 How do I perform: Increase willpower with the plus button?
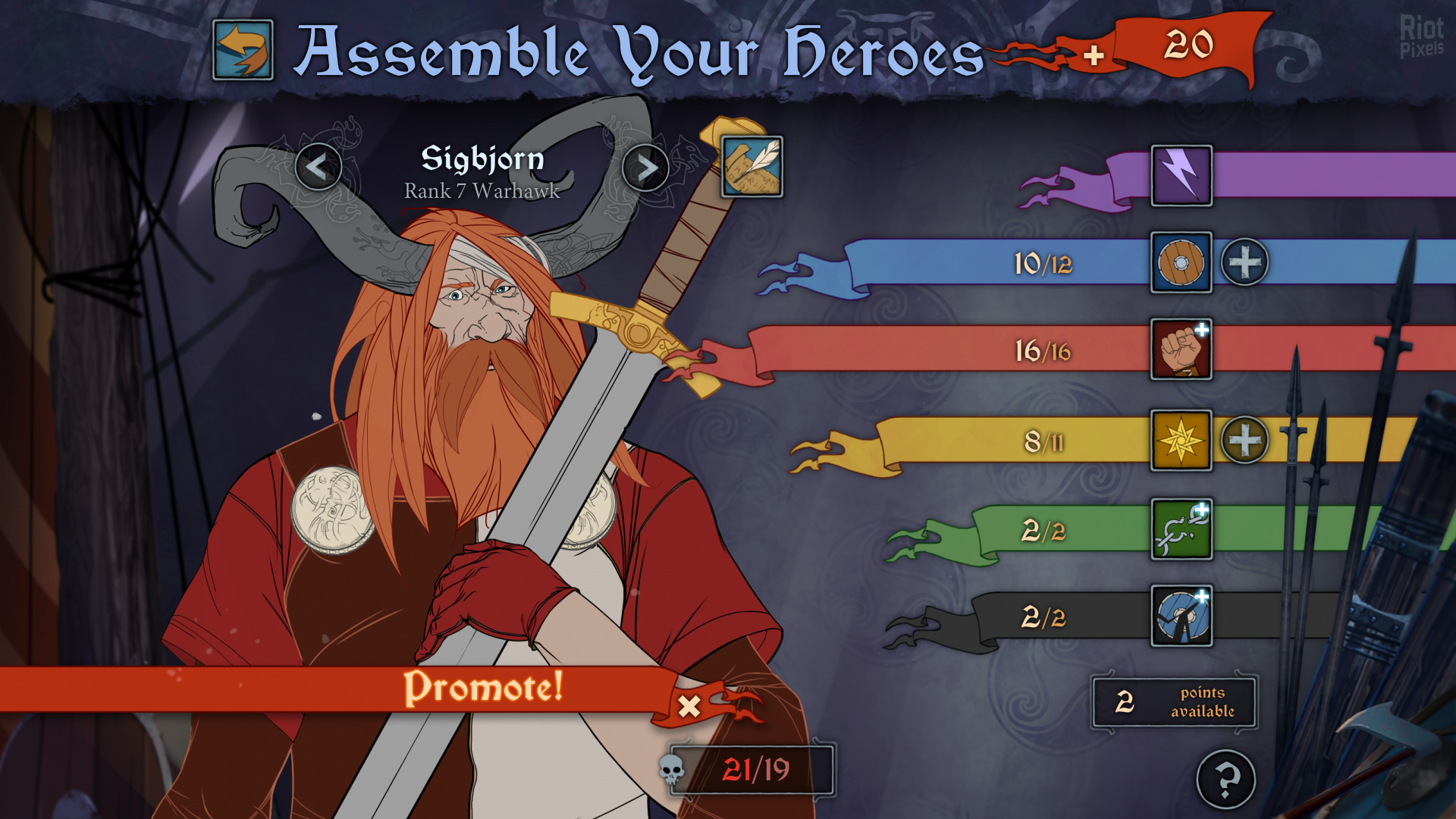[x=1244, y=441]
